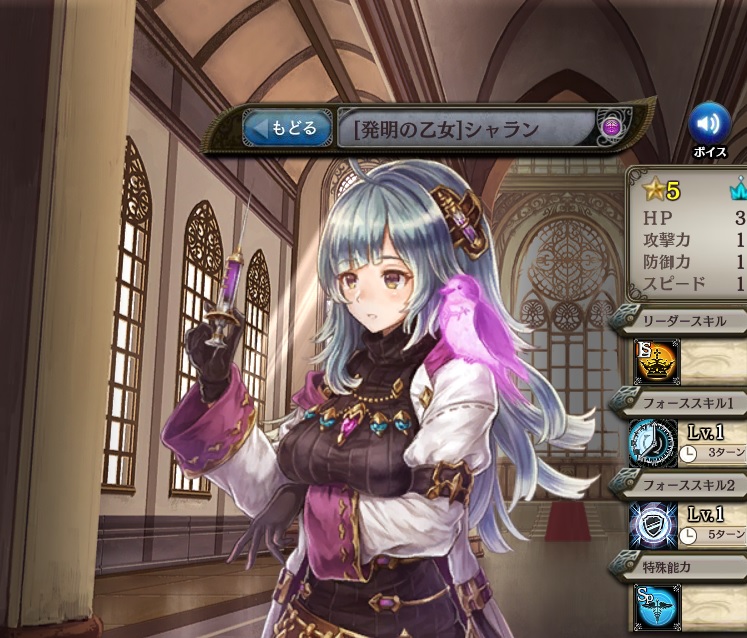Play the character voice (ボイス)
The height and width of the screenshot is (638, 747).
pyautogui.click(x=710, y=124)
